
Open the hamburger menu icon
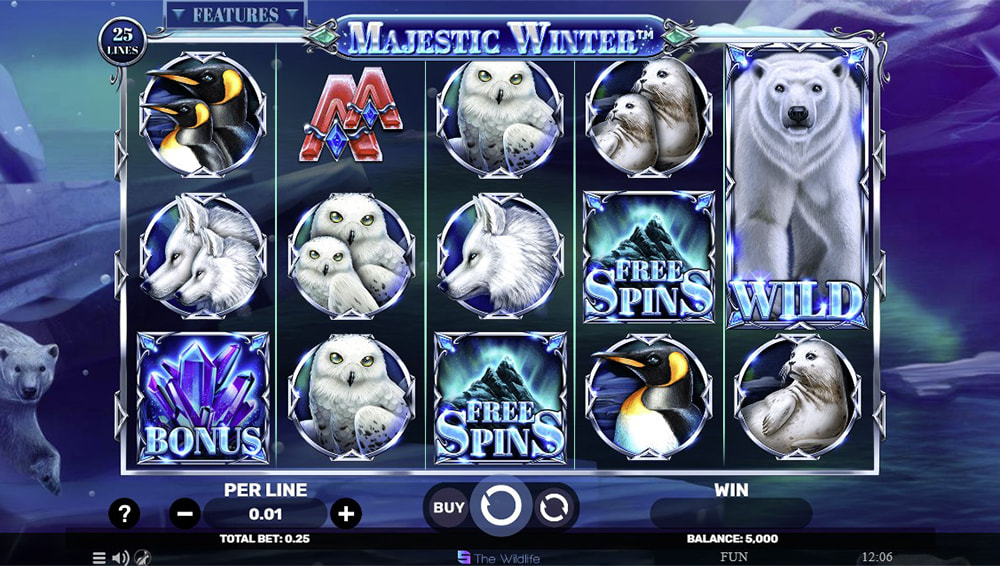pos(99,558)
